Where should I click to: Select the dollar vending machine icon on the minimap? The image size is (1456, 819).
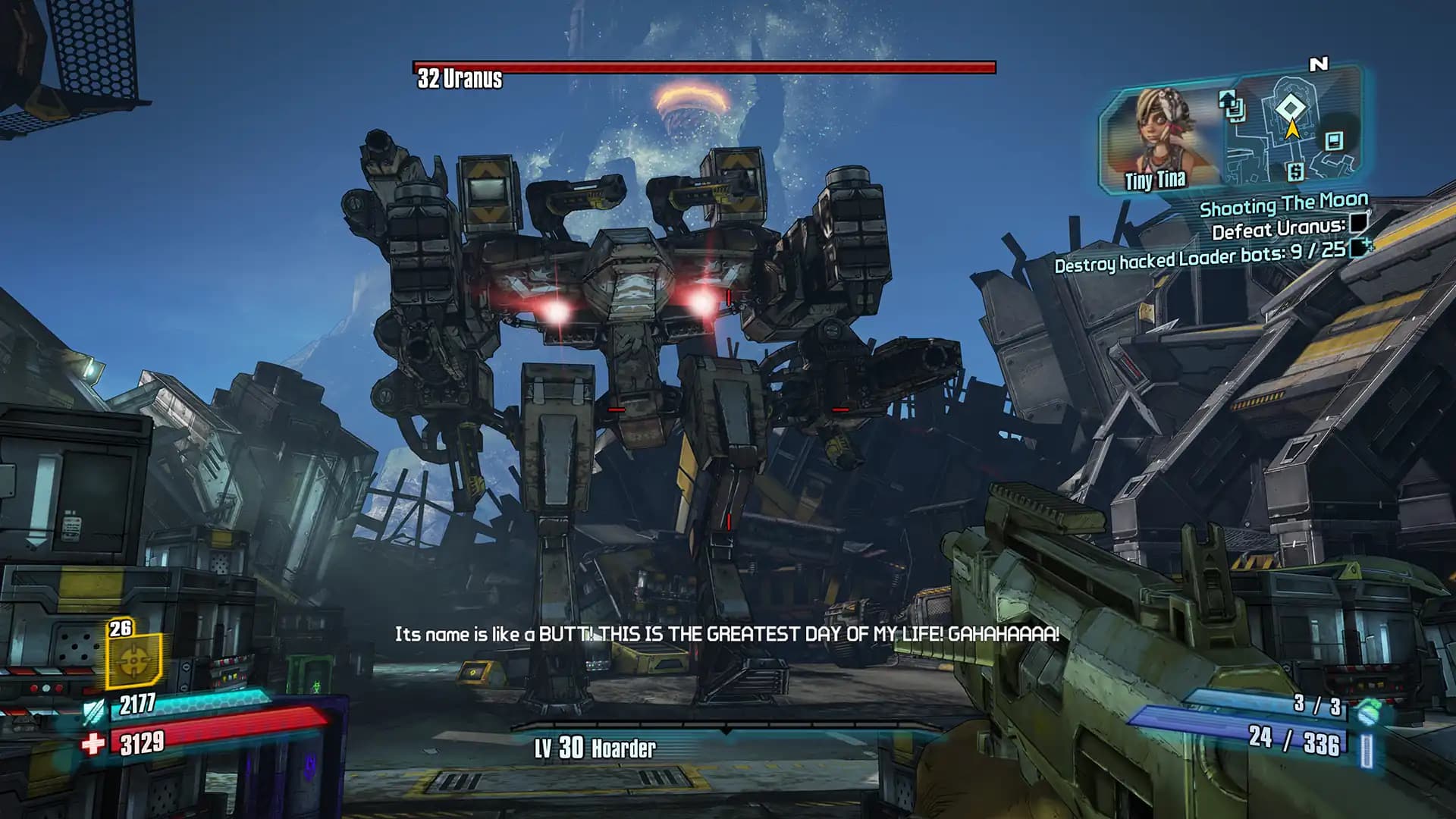coord(1296,171)
